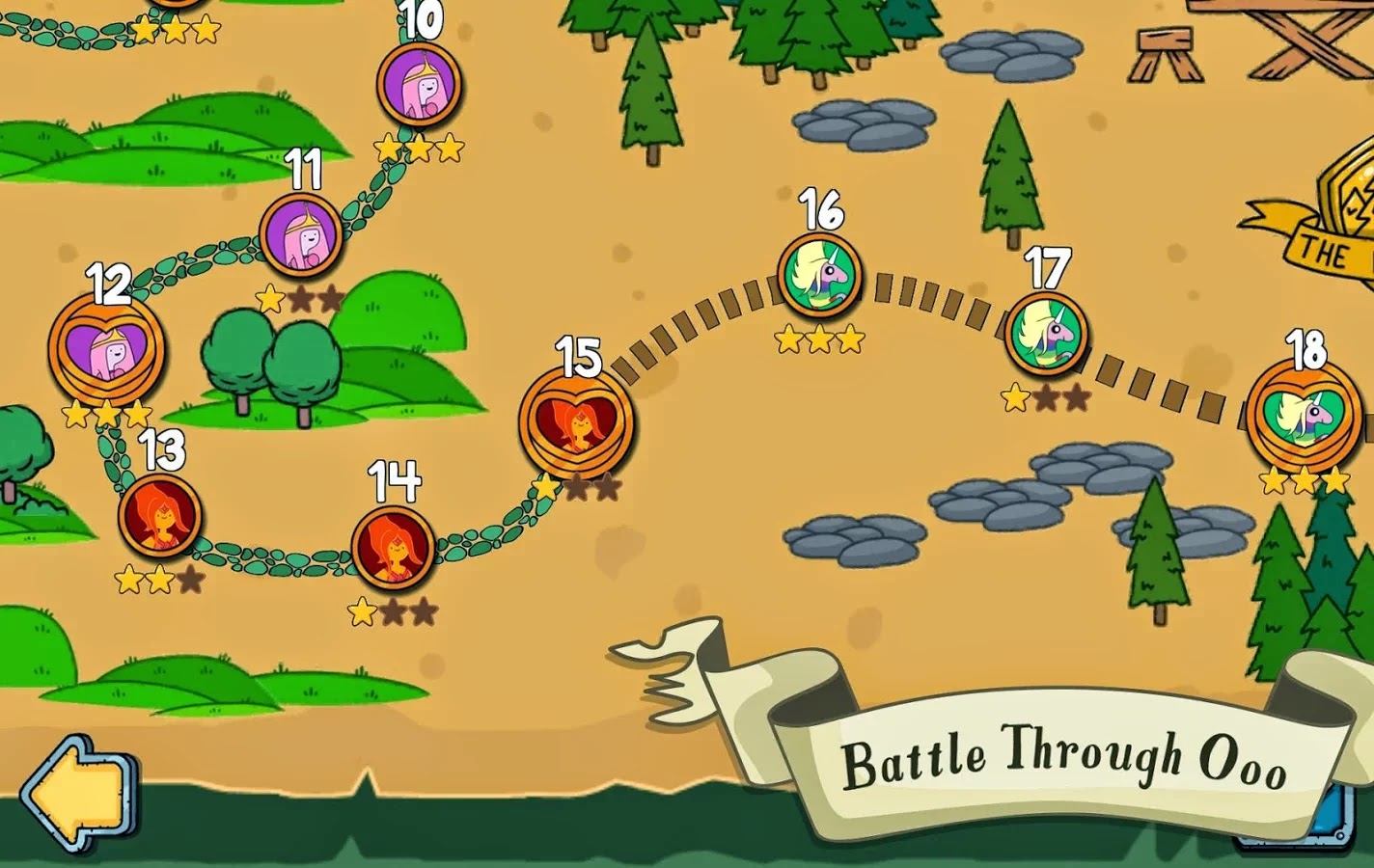The height and width of the screenshot is (868, 1374).
Task: Click the three gold stars under level 16
Action: 819,339
